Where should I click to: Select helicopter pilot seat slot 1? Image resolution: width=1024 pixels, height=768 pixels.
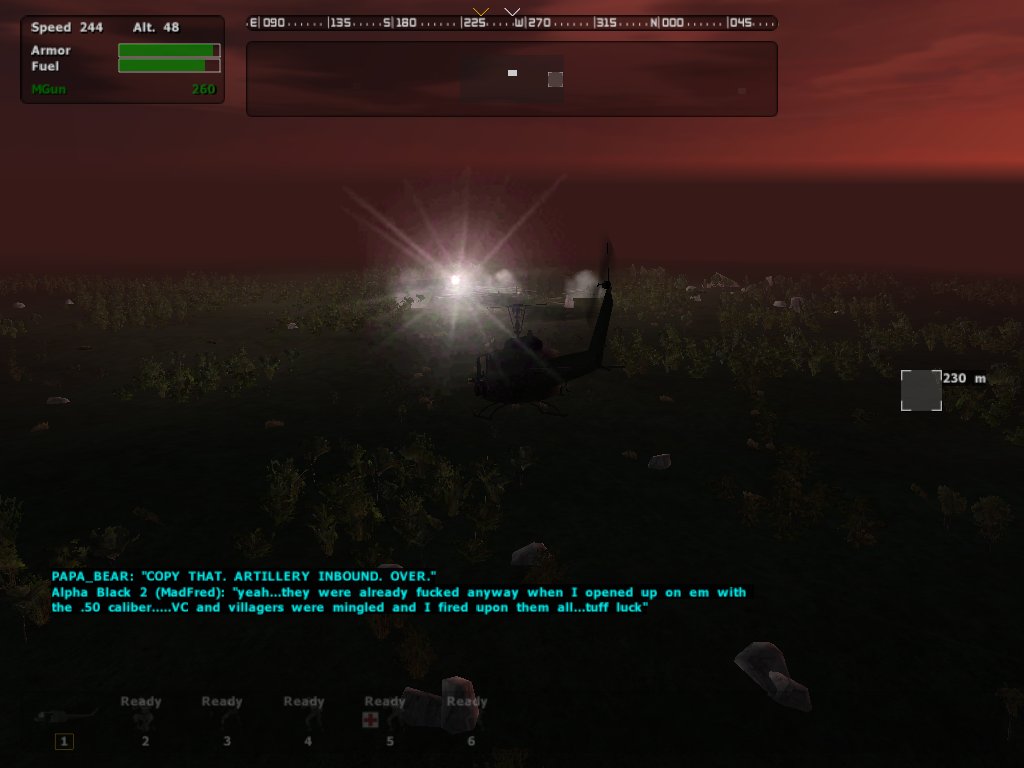coord(65,740)
